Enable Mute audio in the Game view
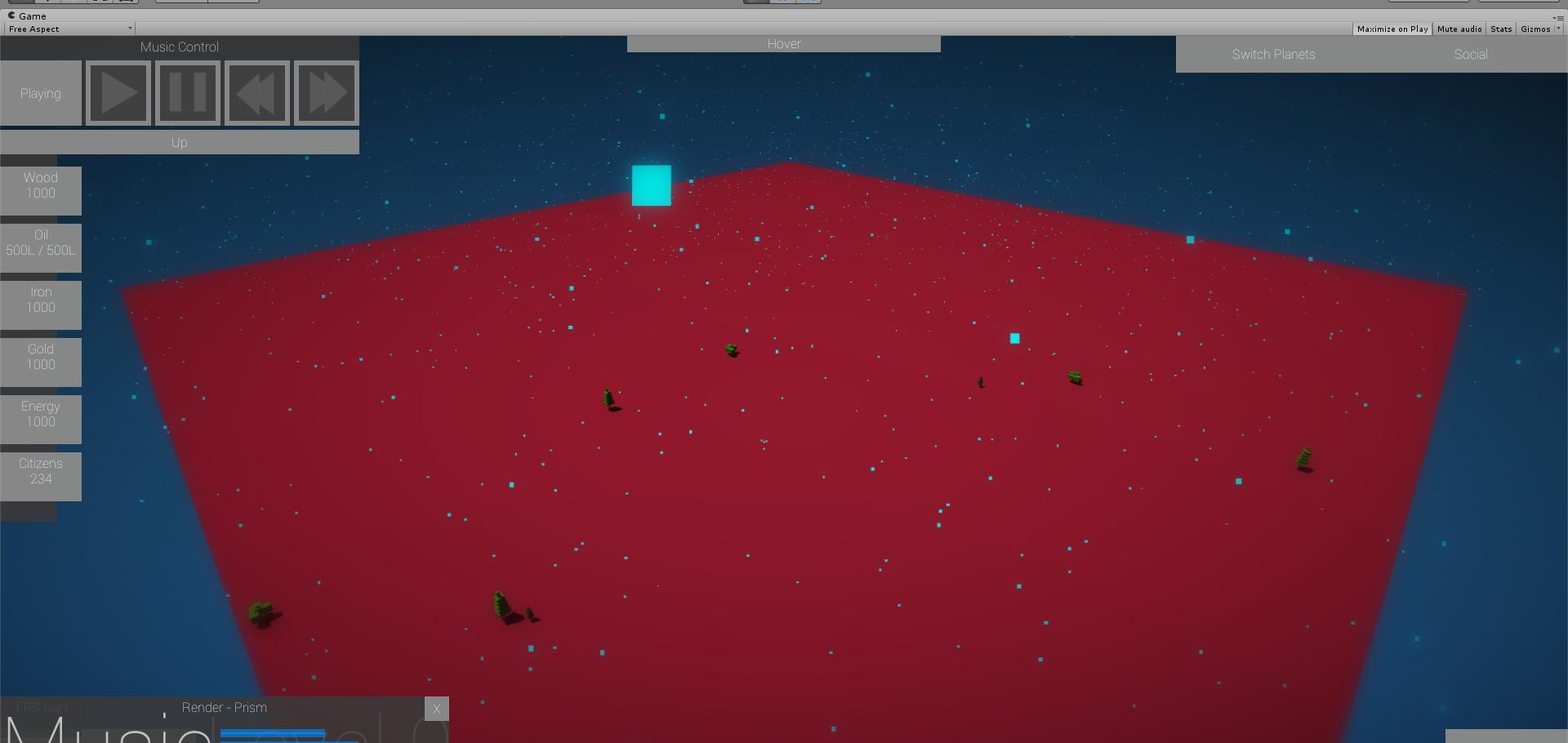The width and height of the screenshot is (1568, 743). click(x=1459, y=29)
